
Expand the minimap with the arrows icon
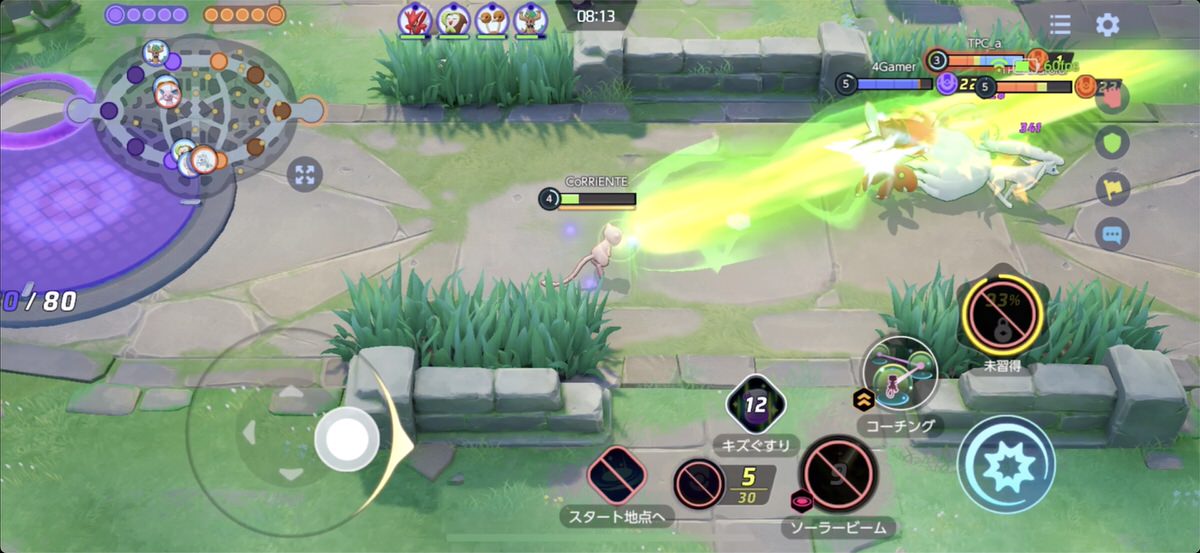305,176
